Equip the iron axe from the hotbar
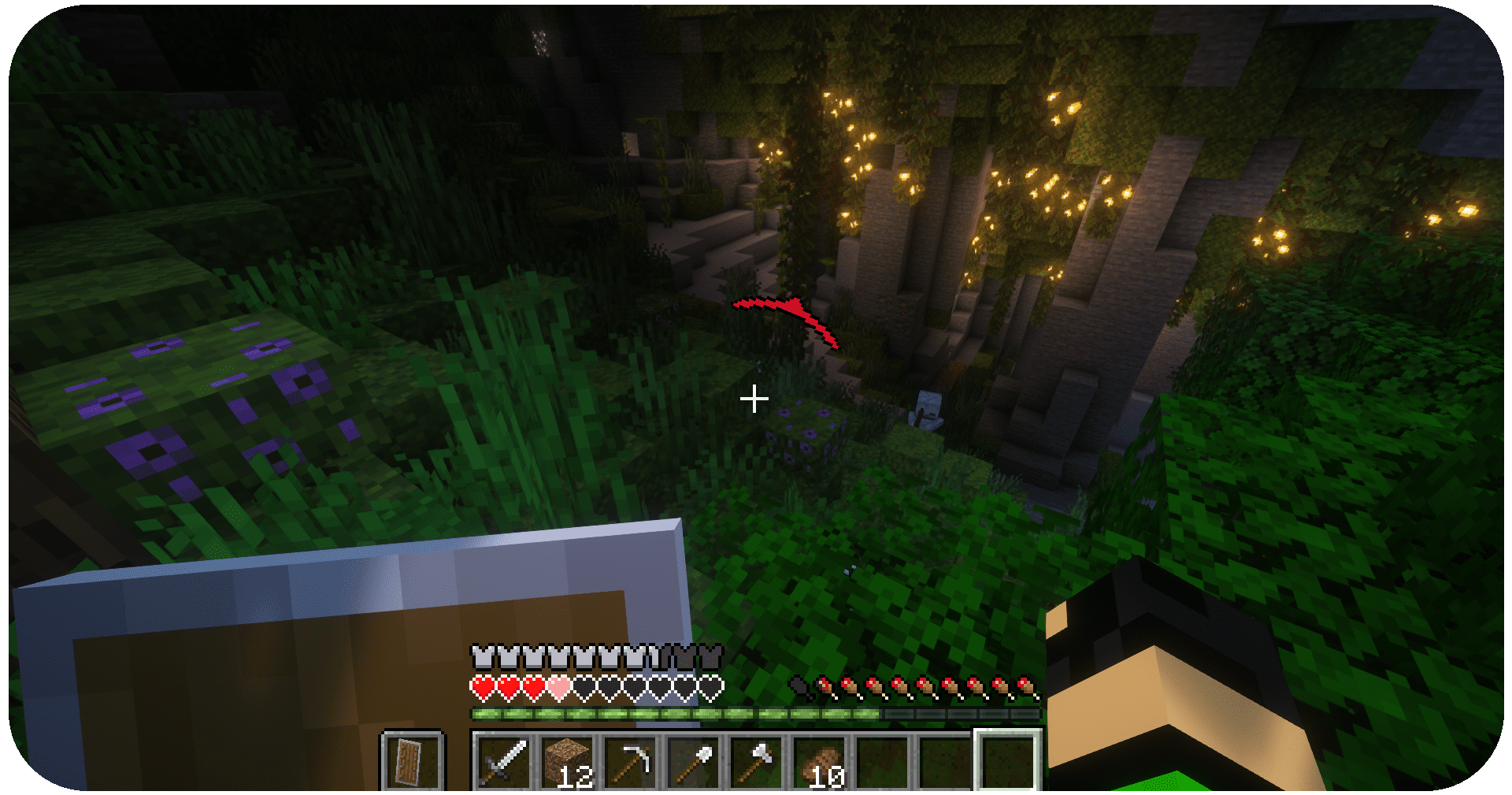 click(x=757, y=760)
